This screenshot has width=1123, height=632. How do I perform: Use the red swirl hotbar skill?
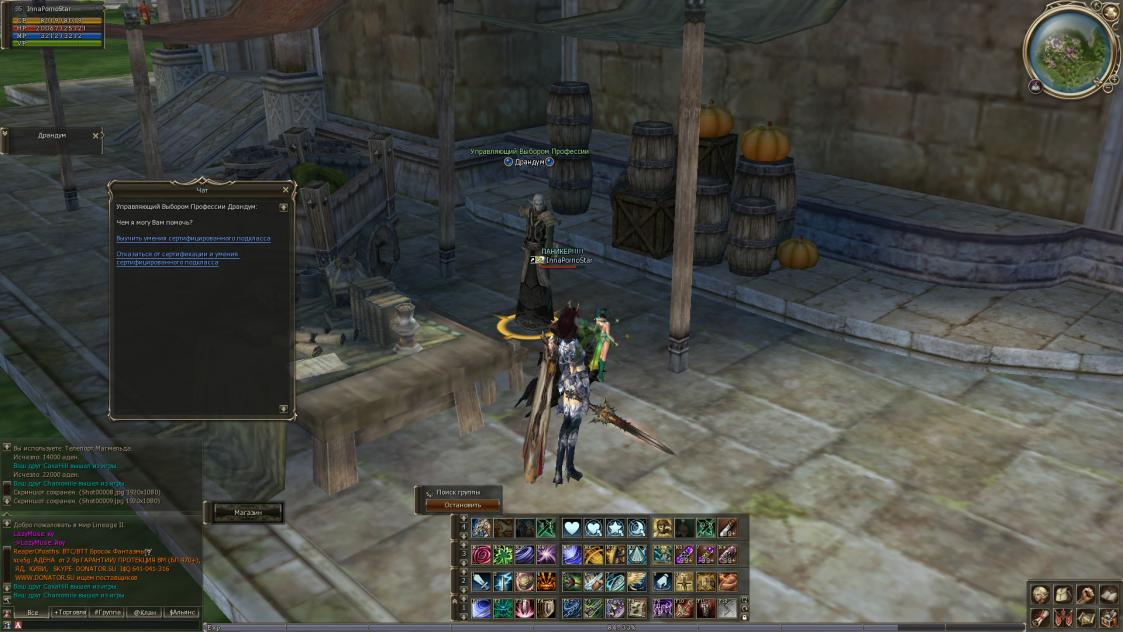tap(482, 554)
